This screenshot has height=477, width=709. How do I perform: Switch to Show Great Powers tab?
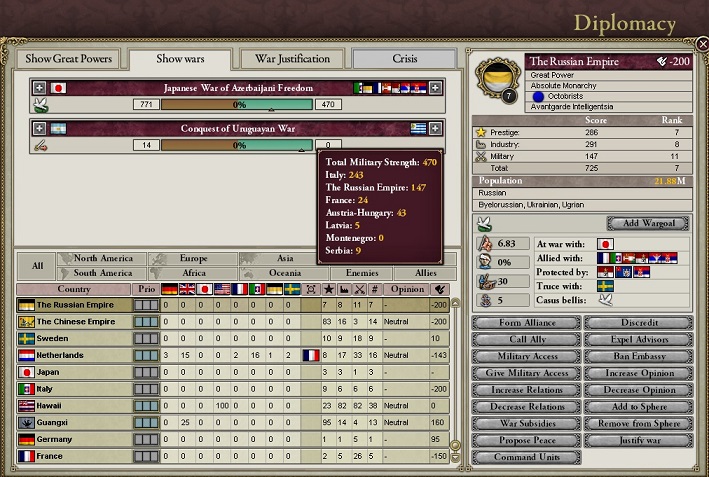click(x=69, y=59)
